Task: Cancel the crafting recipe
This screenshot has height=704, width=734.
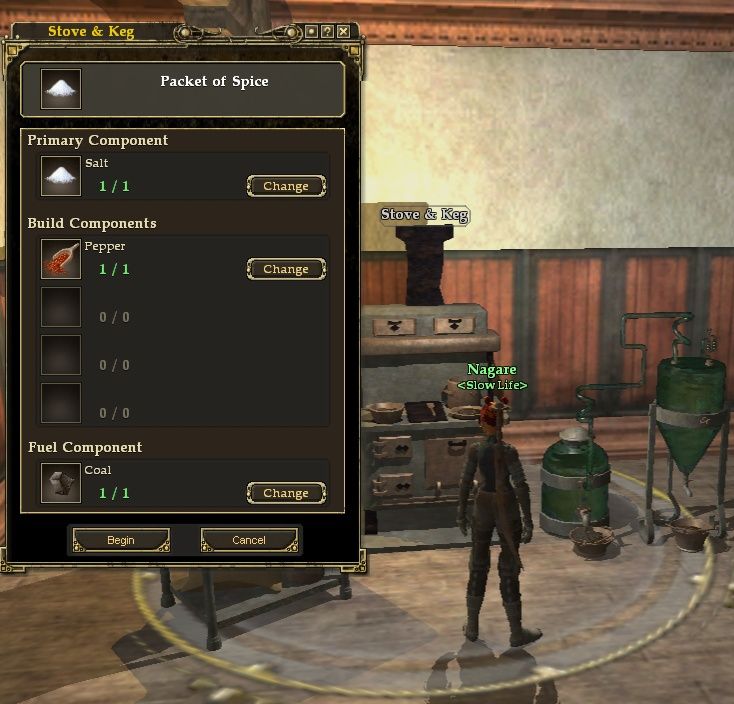Action: tap(249, 540)
